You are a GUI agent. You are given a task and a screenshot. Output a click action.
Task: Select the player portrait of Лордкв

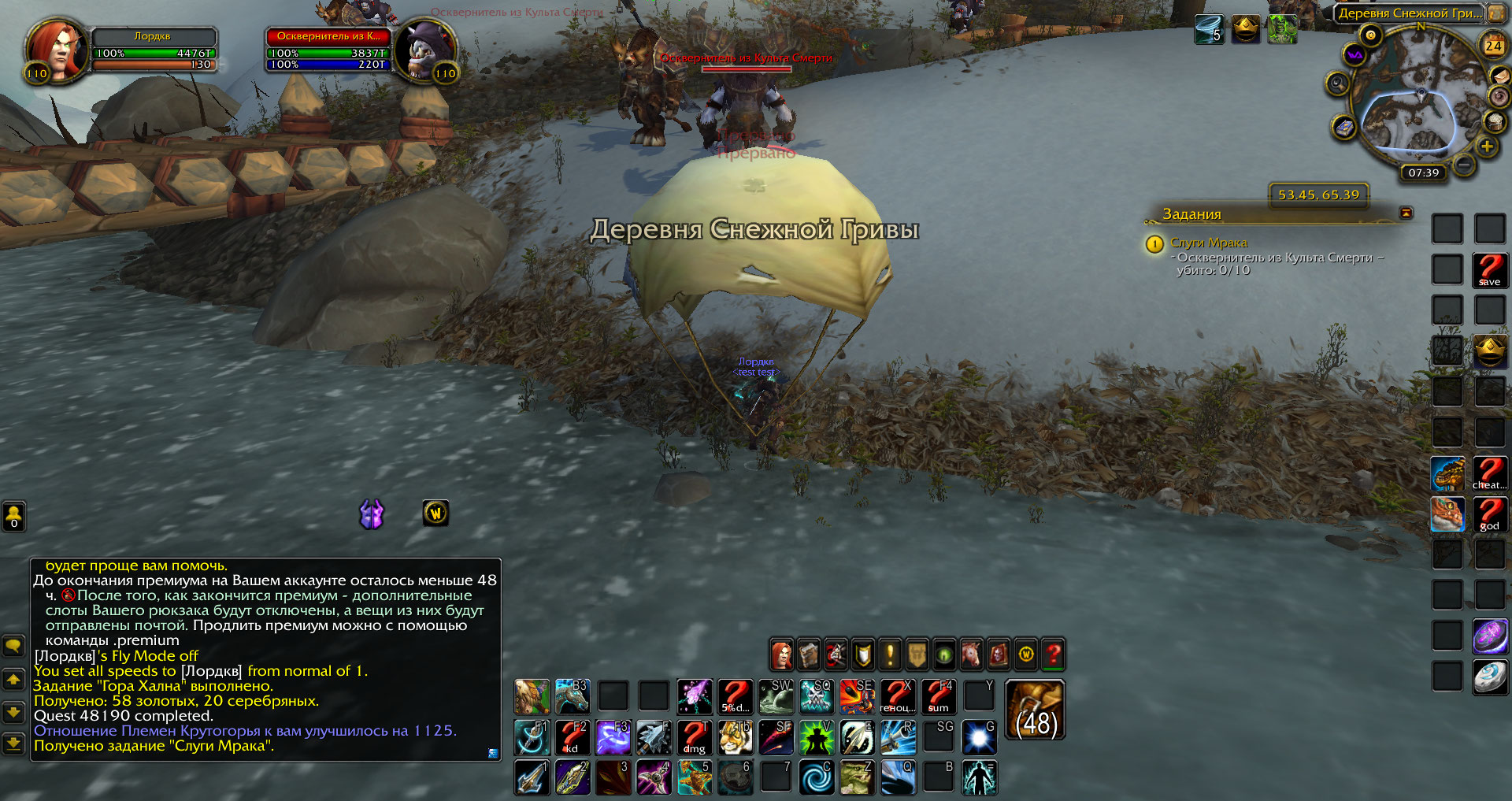click(x=55, y=49)
